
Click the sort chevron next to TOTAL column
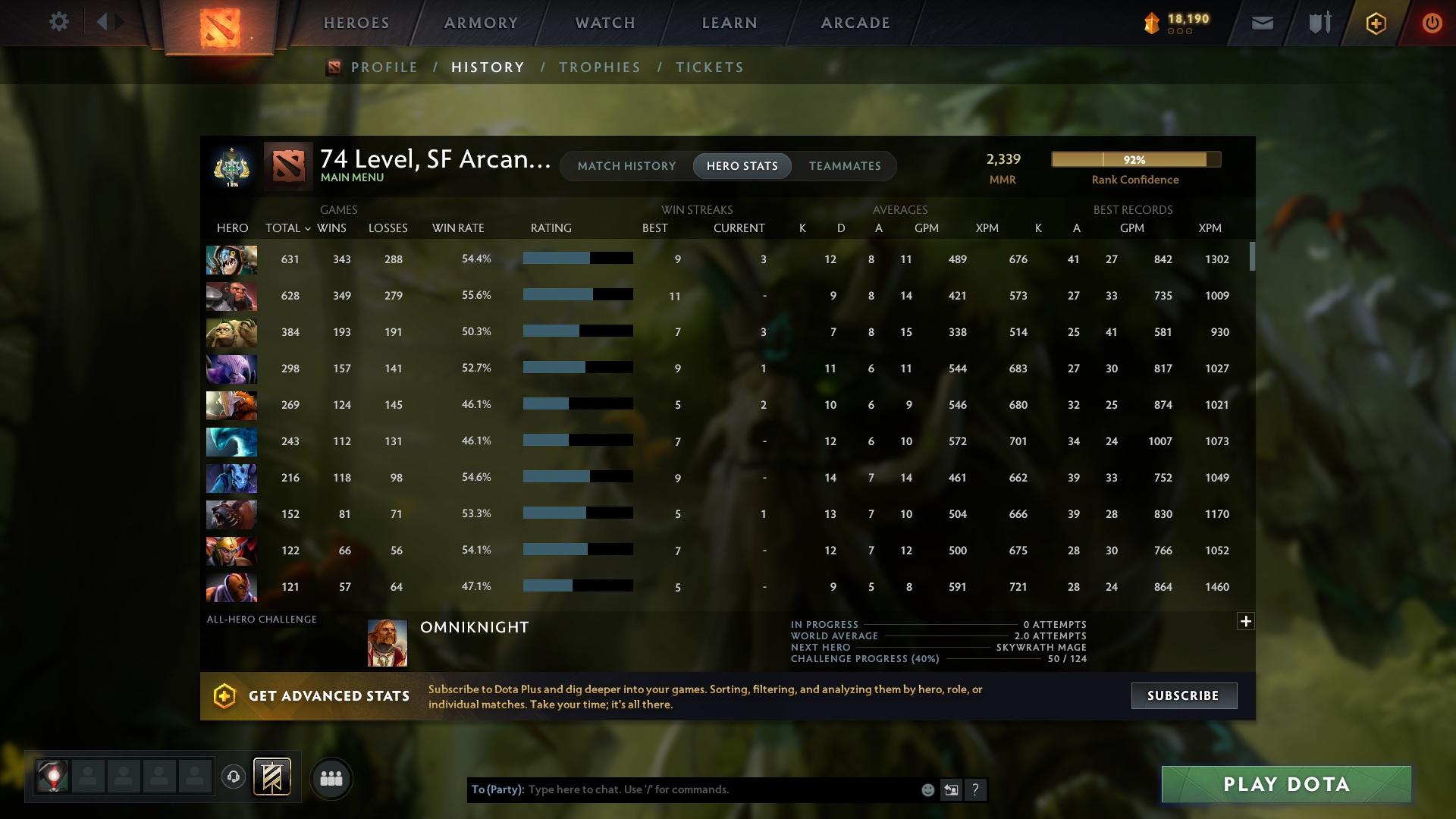point(308,227)
